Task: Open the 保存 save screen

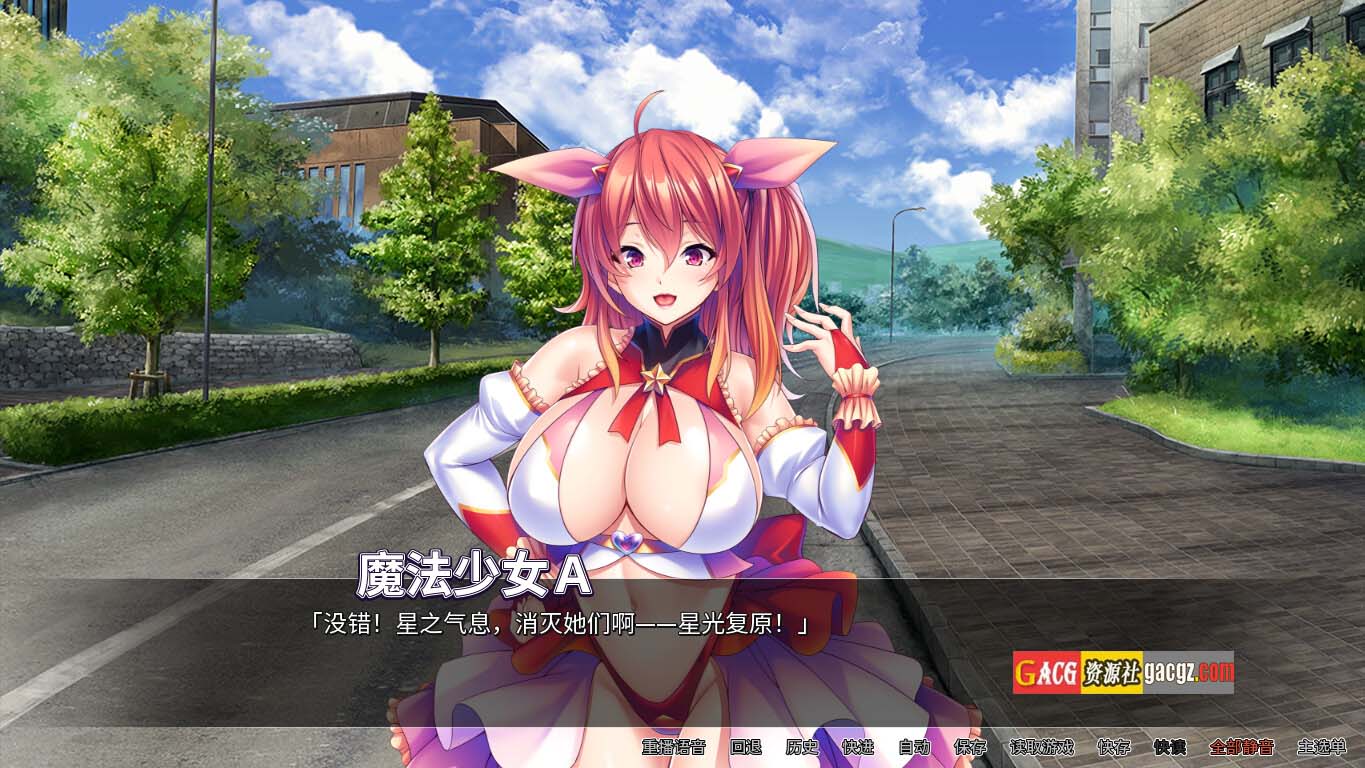Action: 970,747
